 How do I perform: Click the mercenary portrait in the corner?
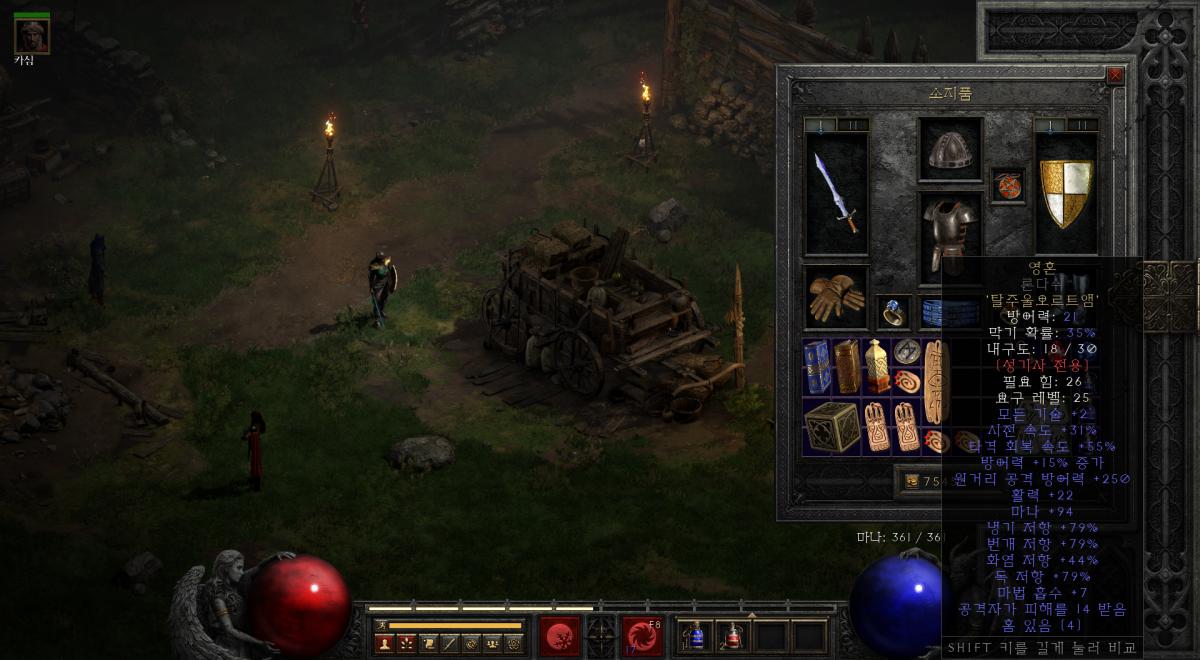(31, 37)
